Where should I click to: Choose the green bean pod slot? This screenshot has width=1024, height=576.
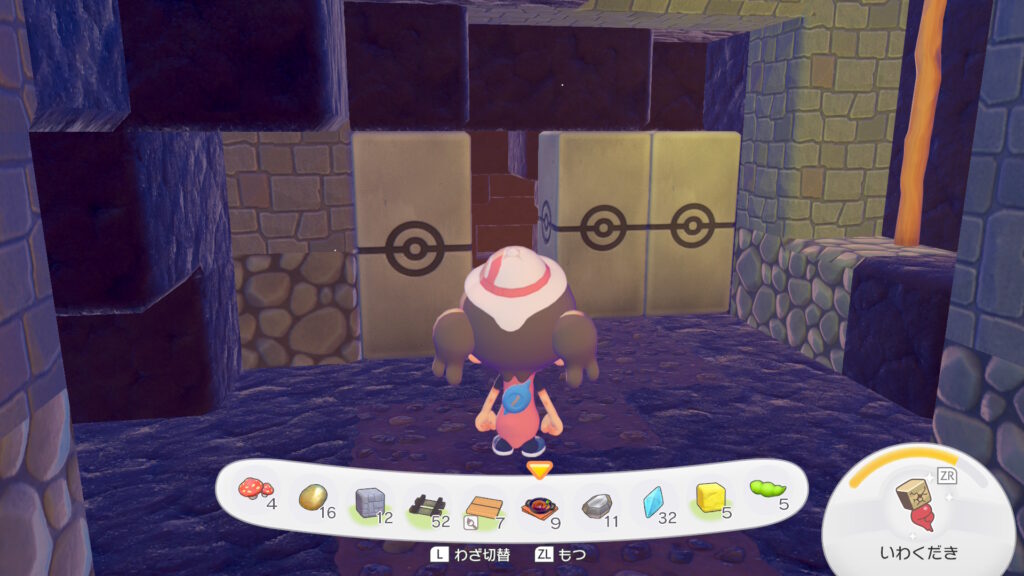pyautogui.click(x=767, y=489)
